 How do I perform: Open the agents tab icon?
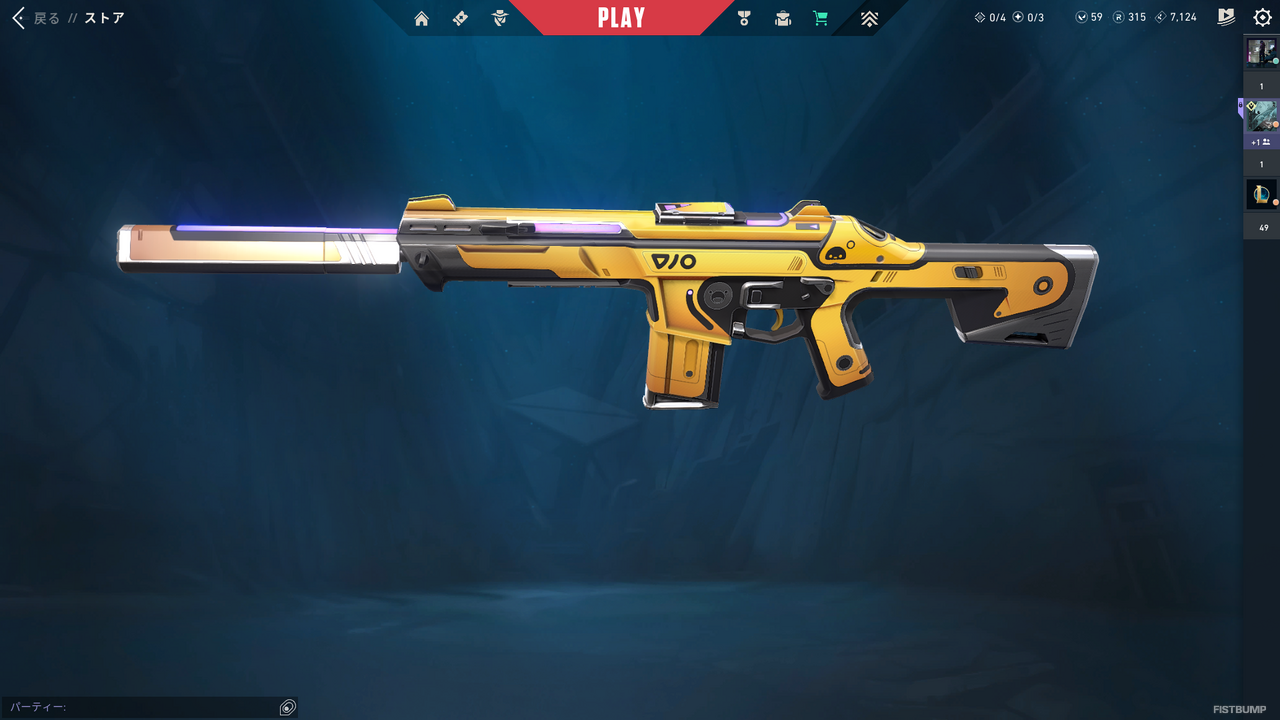click(x=500, y=18)
